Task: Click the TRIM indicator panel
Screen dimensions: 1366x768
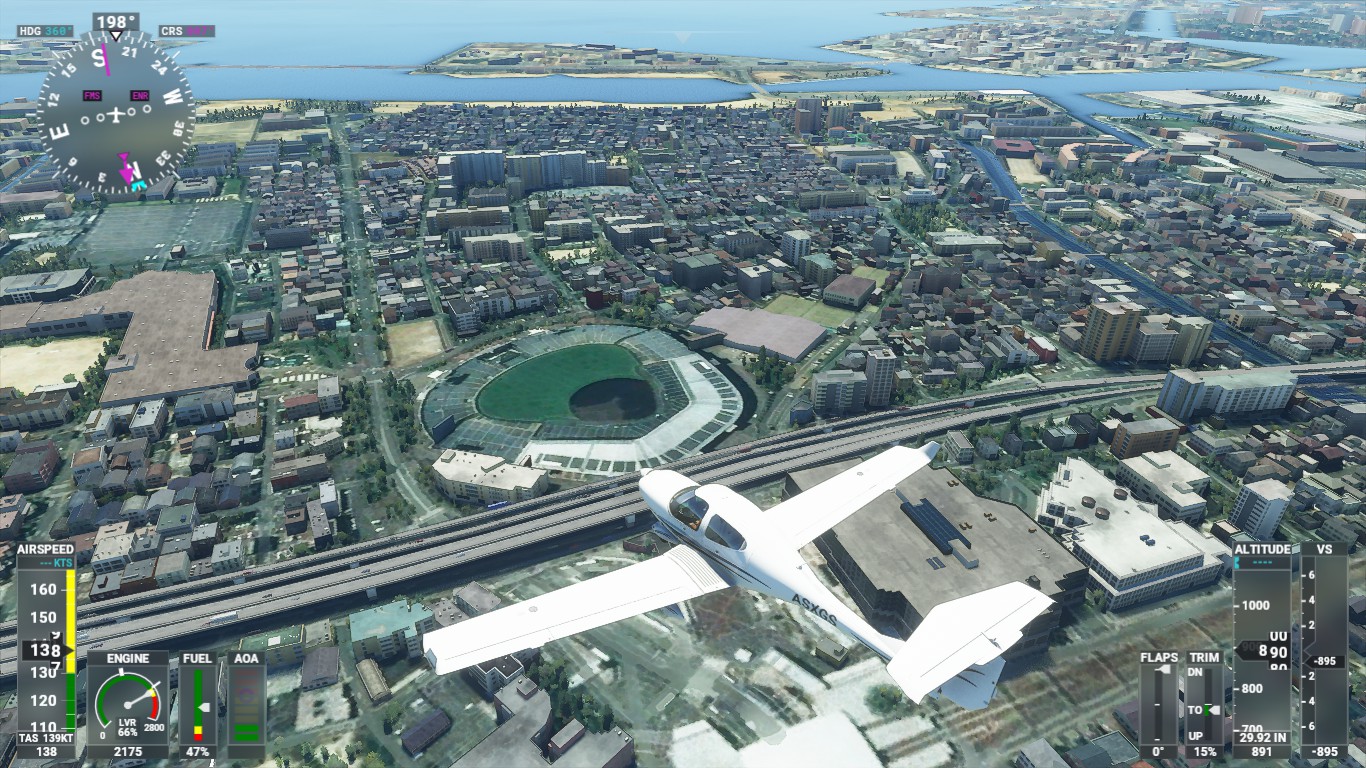Action: pyautogui.click(x=1204, y=704)
